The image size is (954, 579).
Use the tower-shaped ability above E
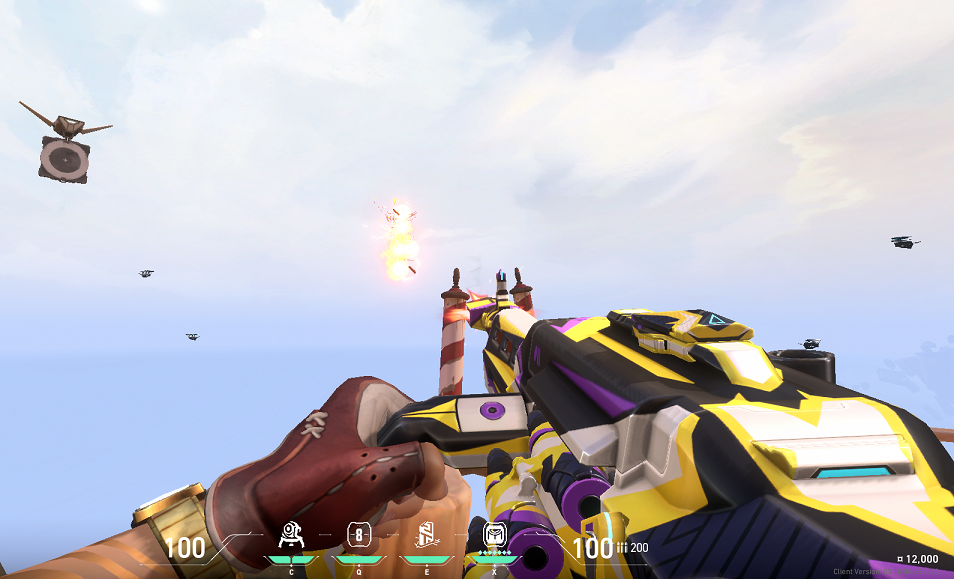click(427, 536)
